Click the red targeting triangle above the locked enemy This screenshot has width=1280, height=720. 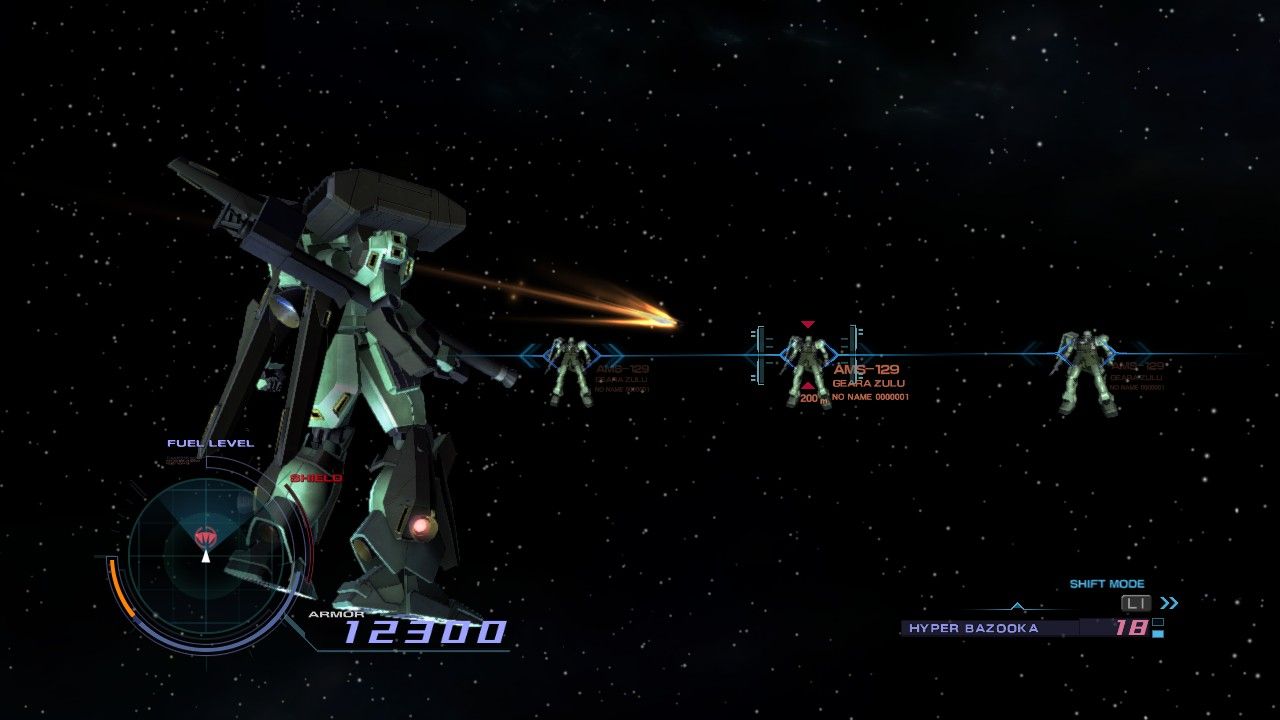(807, 324)
